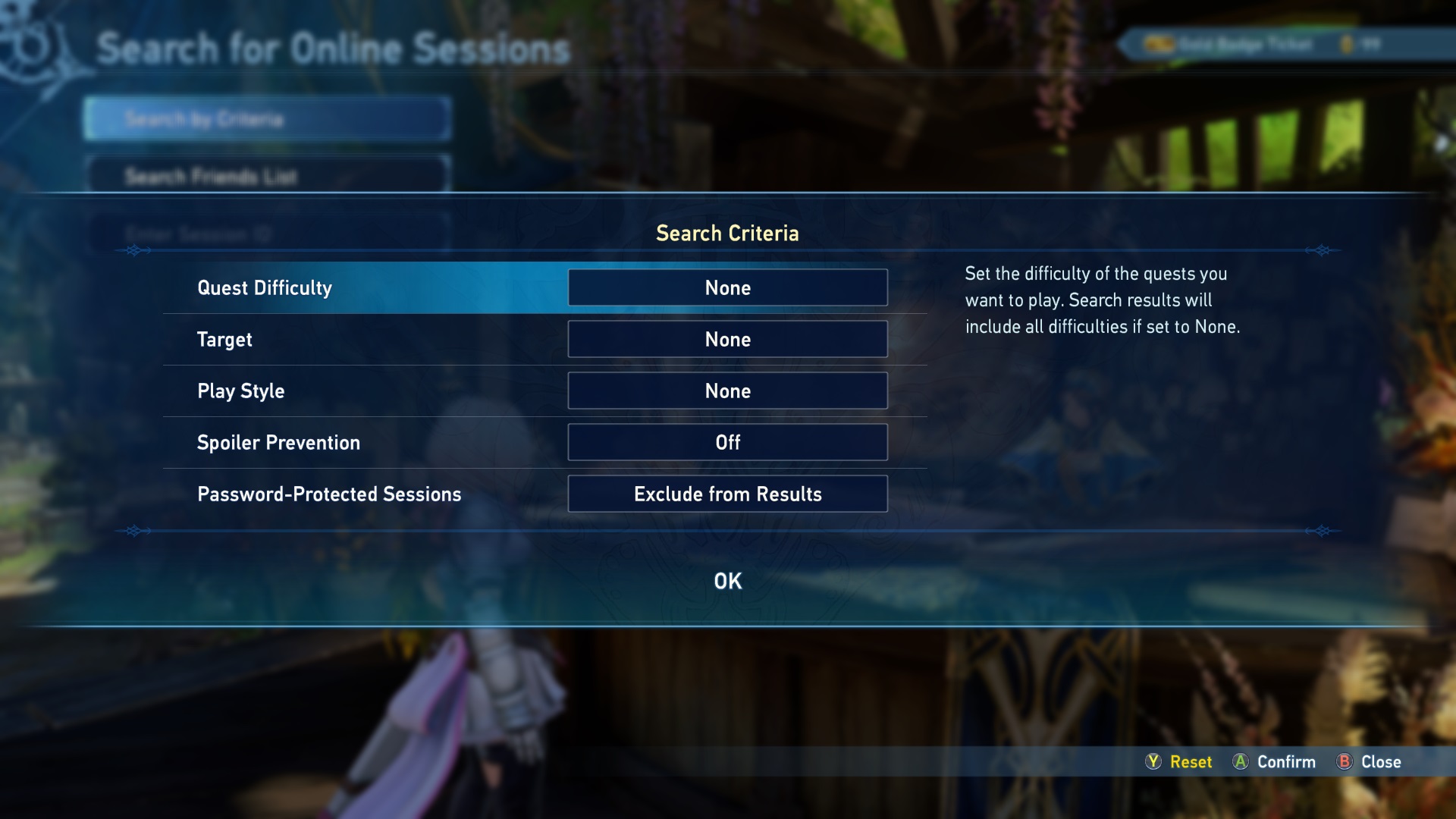Viewport: 1456px width, 819px height.
Task: Click Confirm in the bottom bar
Action: [1274, 762]
